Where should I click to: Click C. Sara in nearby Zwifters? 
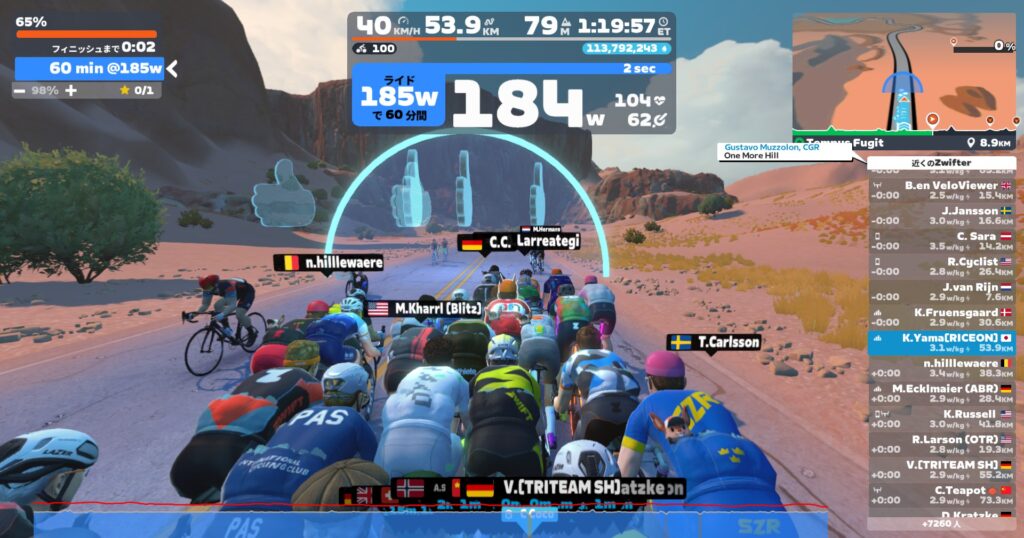(x=942, y=241)
